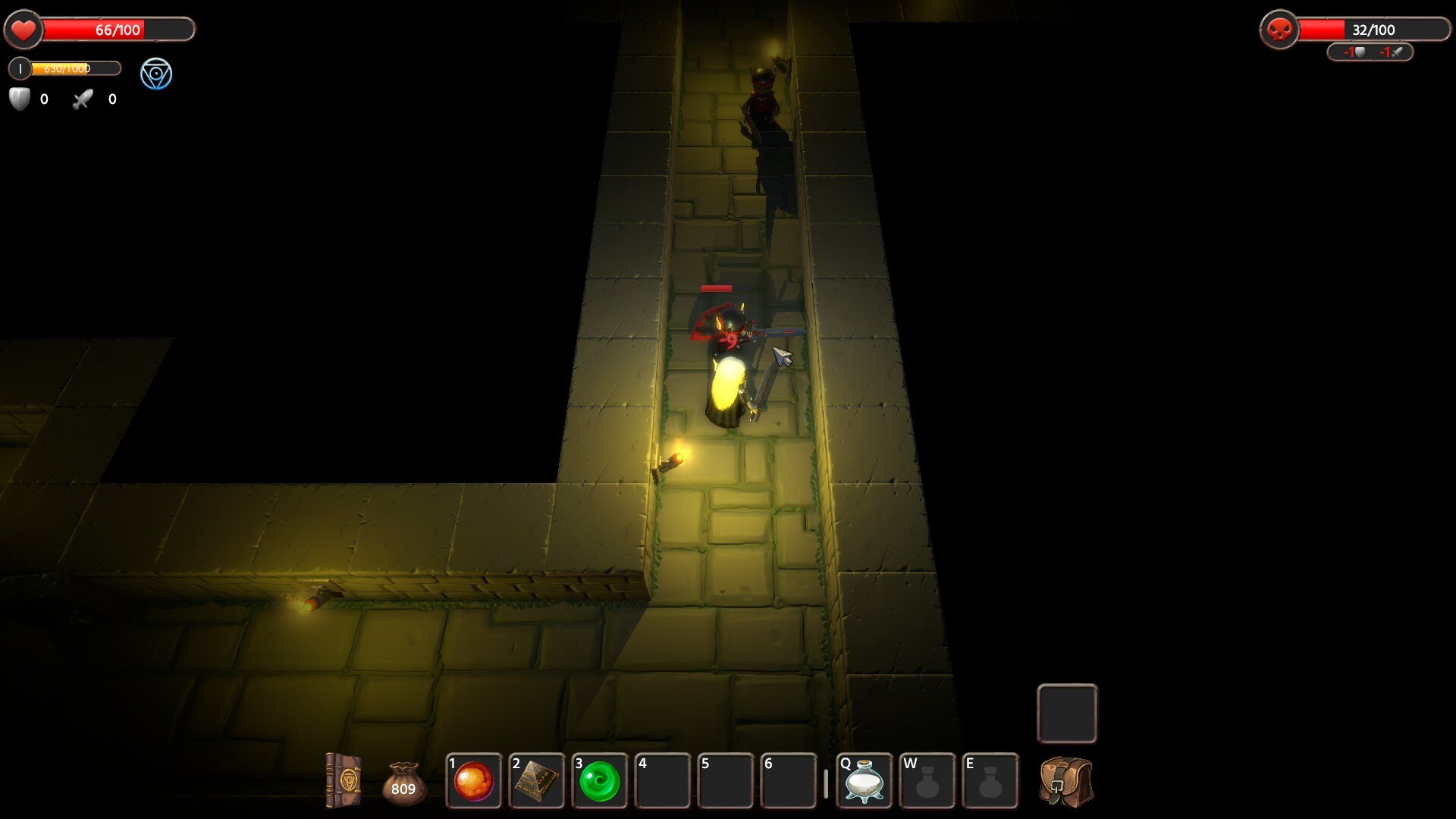Use the white potion in slot Q
This screenshot has width=1456, height=819.
pos(864,781)
